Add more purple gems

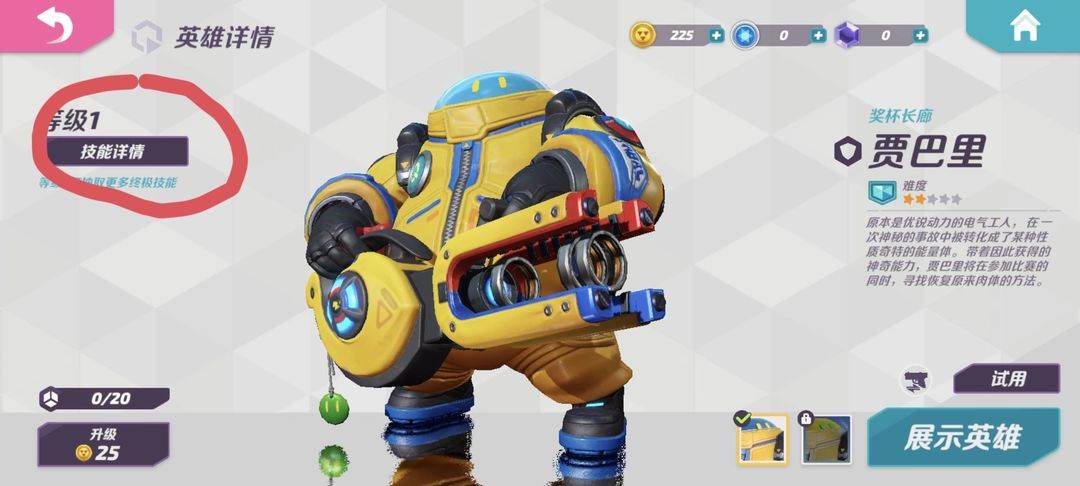pos(920,35)
